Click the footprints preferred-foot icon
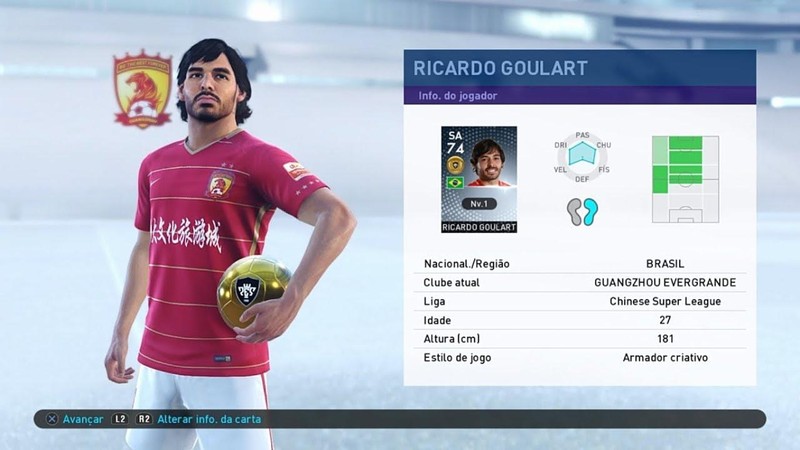Viewport: 800px width, 450px height. (582, 211)
